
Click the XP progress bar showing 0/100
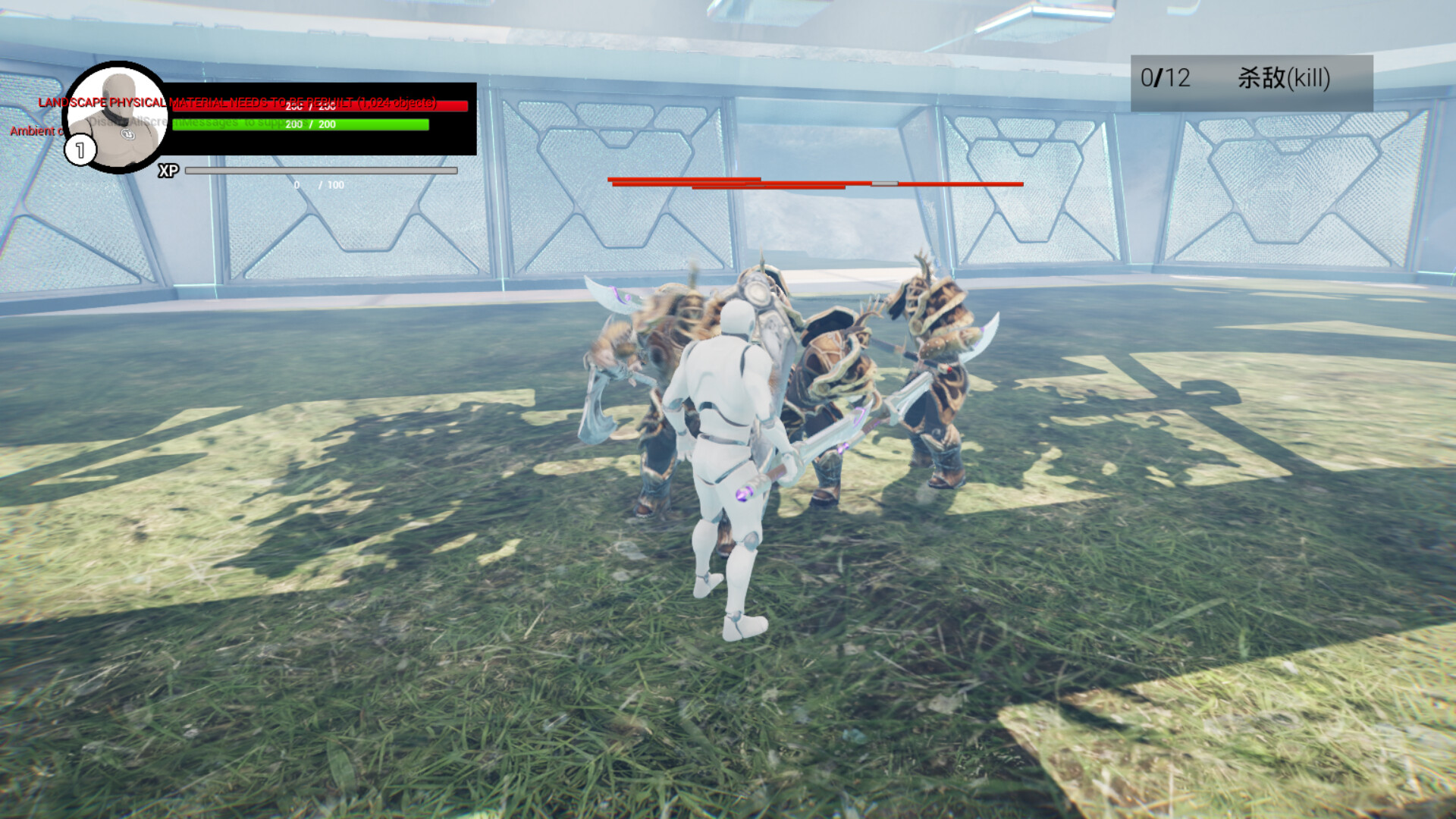(x=322, y=171)
